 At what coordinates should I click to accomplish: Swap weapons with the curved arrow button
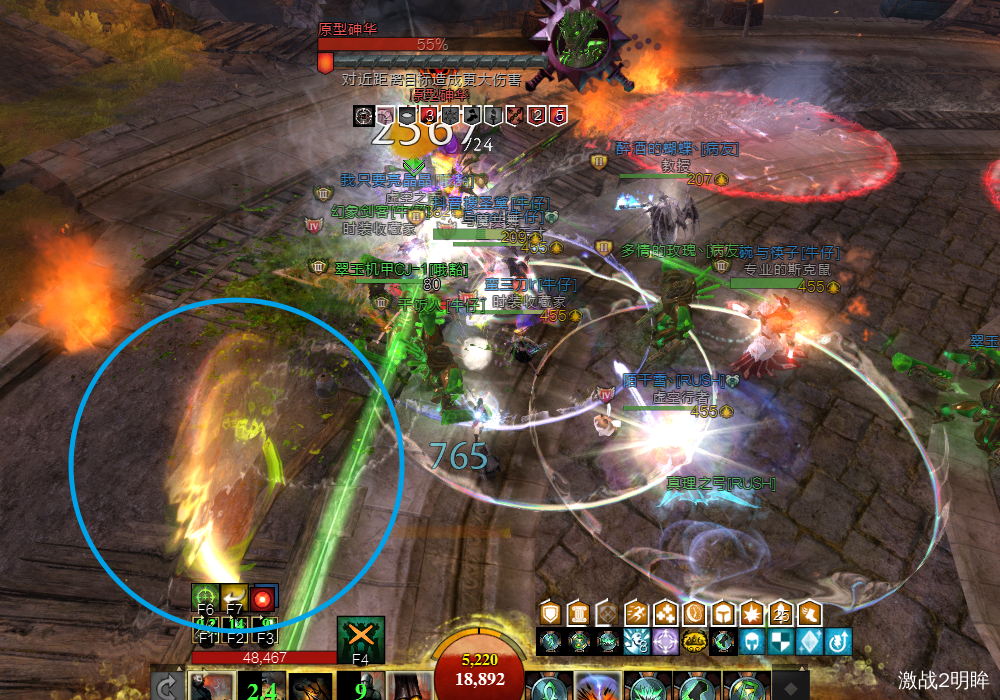[x=166, y=687]
